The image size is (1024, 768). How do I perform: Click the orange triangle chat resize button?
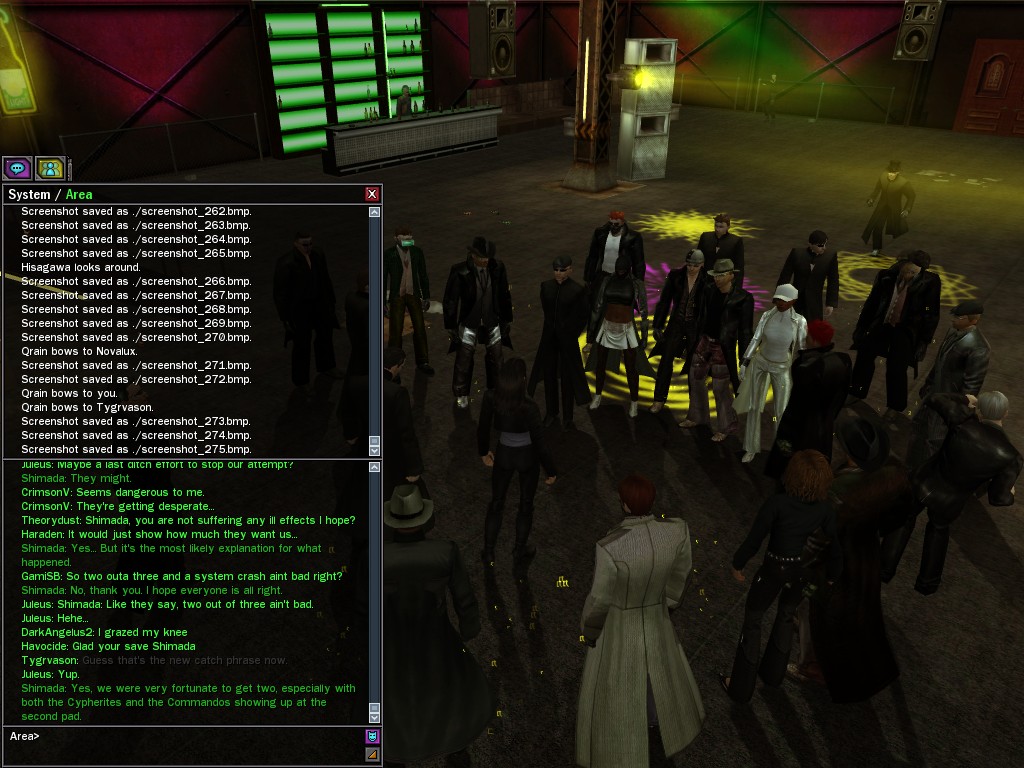[373, 754]
